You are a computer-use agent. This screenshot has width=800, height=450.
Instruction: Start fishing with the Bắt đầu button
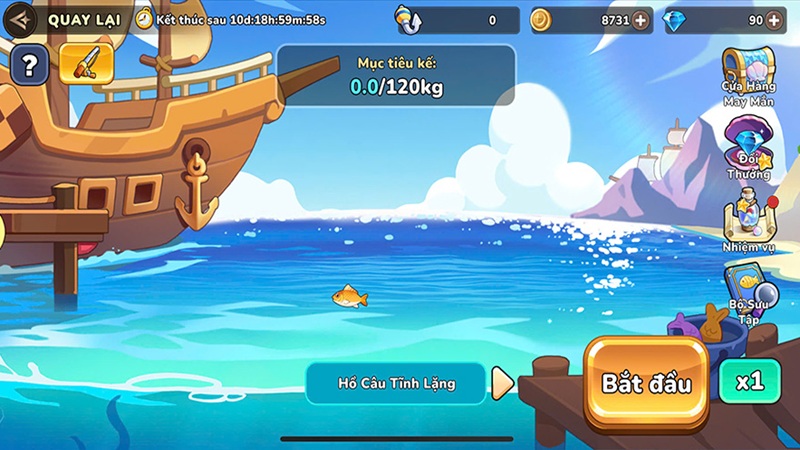[x=646, y=383]
